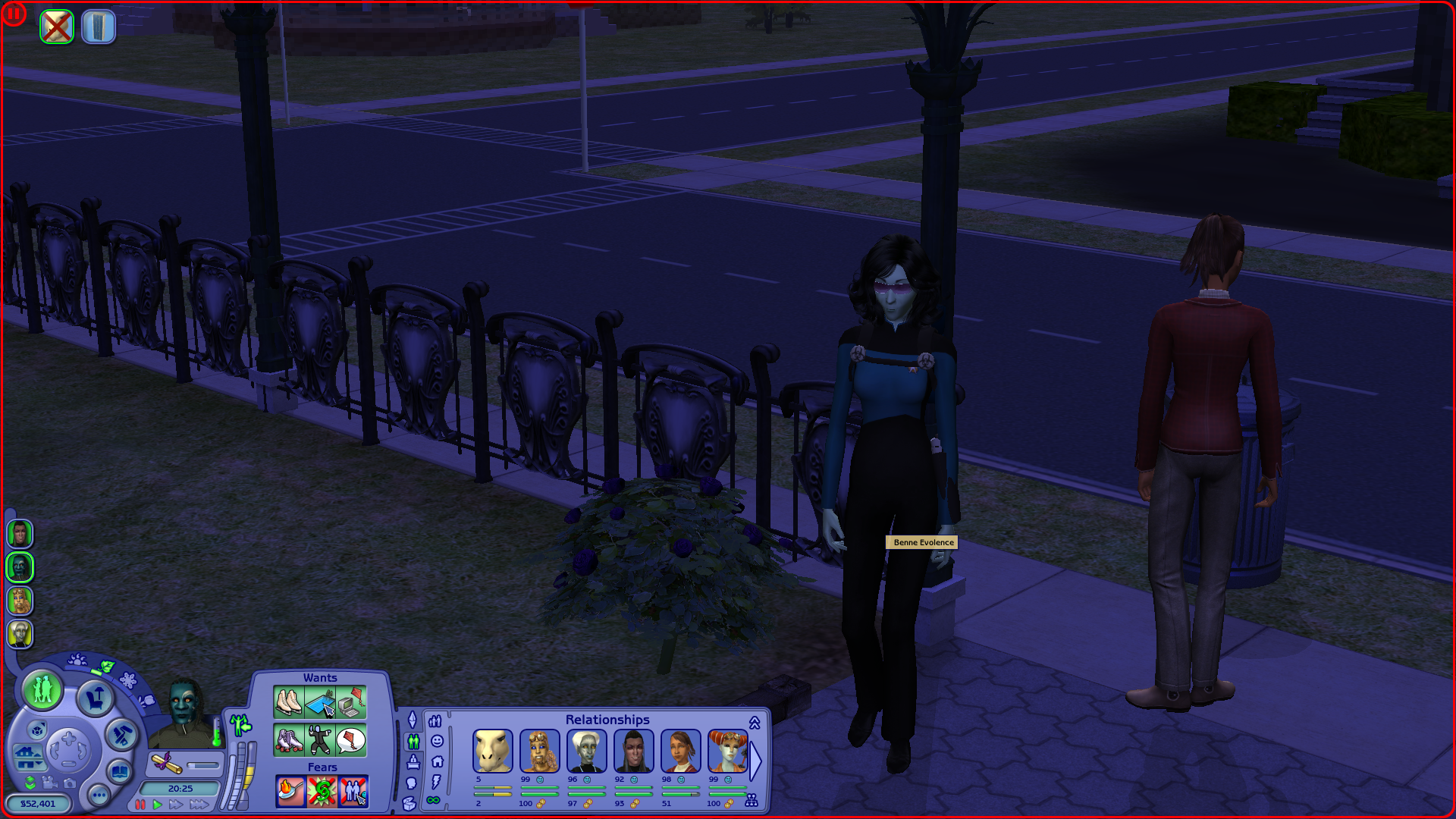Select the roller skates want
The height and width of the screenshot is (819, 1456).
288,740
